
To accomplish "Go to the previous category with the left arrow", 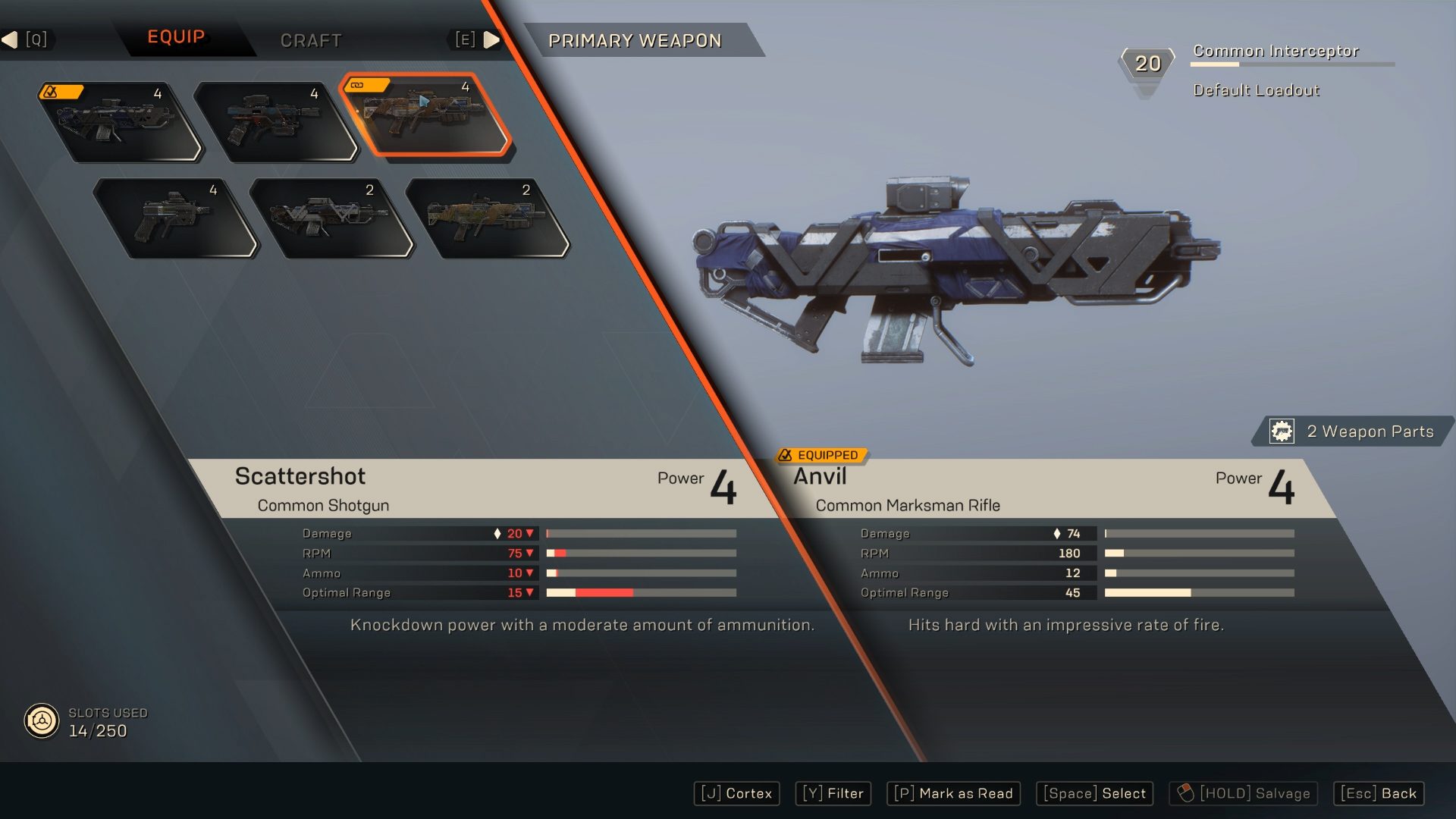I will [x=11, y=39].
